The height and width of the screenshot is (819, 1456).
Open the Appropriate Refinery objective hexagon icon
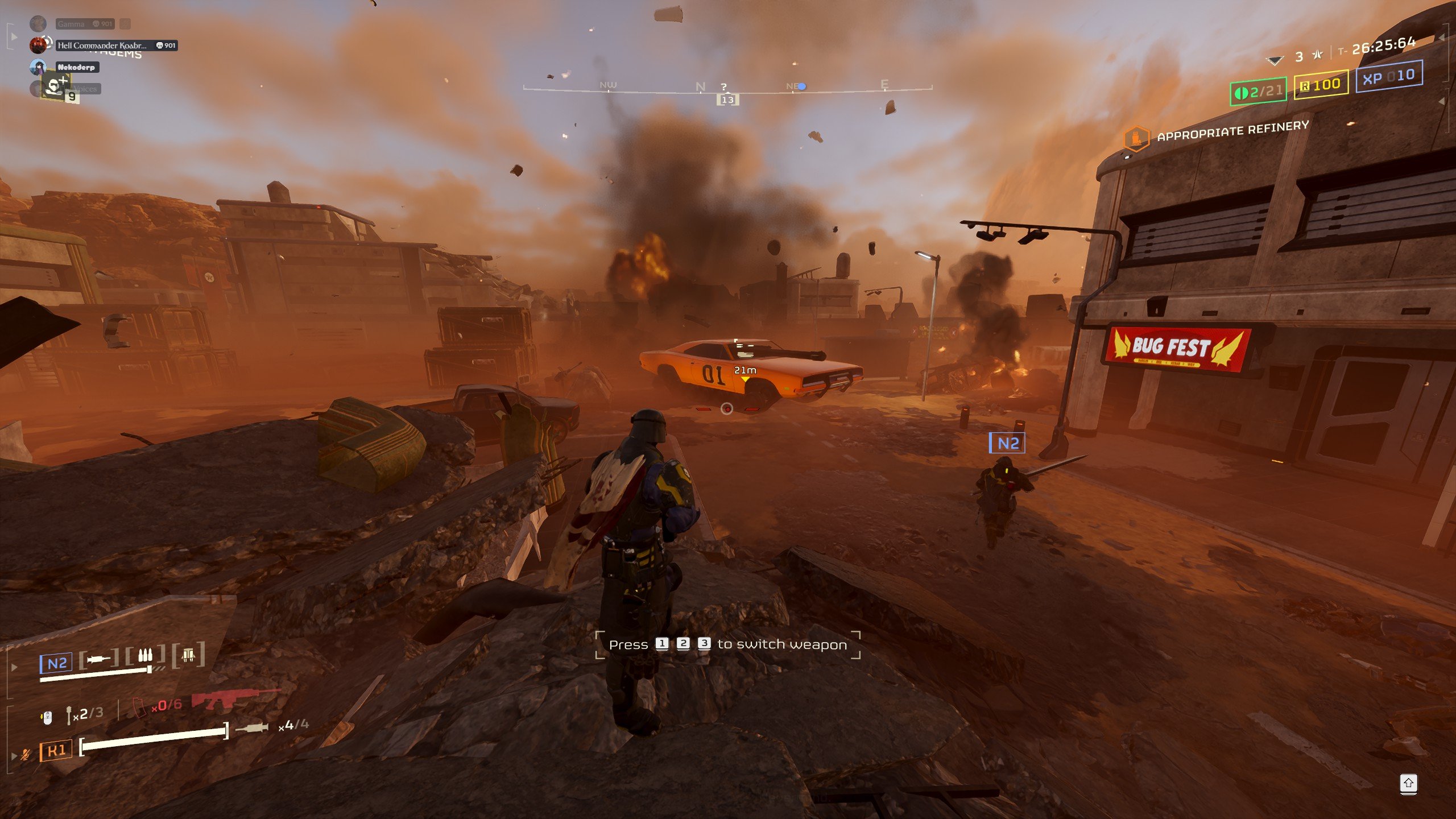coord(1136,138)
